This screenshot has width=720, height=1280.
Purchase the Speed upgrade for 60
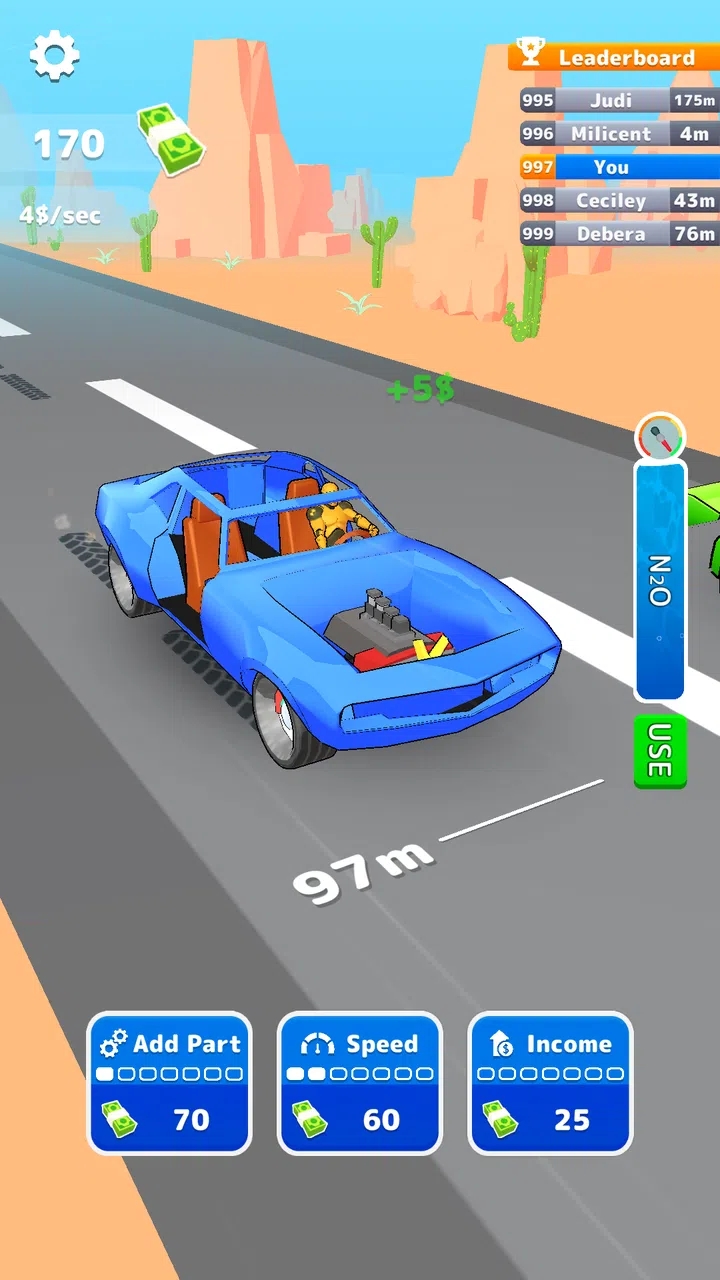360,1083
